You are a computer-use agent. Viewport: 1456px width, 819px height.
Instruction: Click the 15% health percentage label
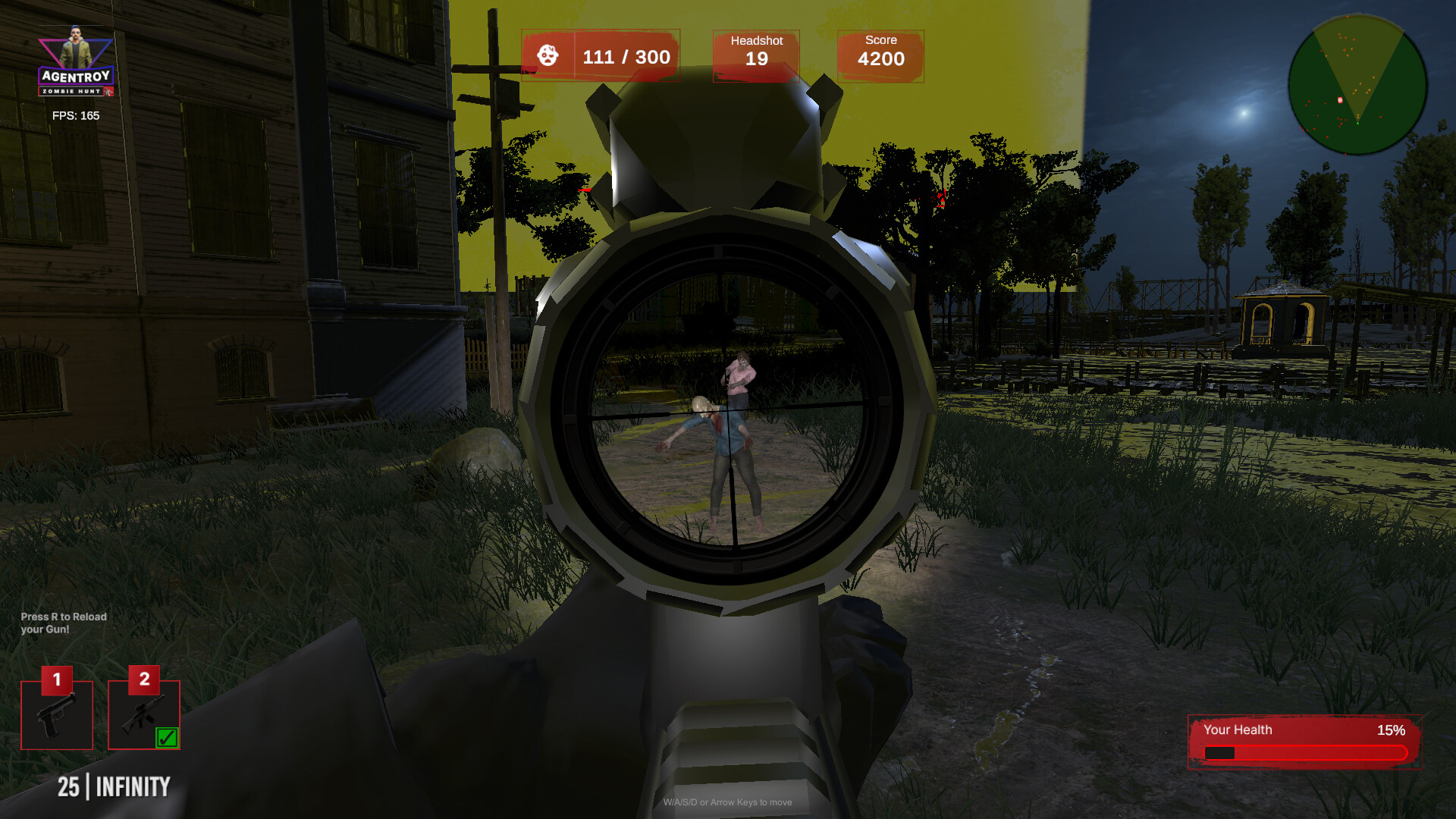[x=1392, y=730]
